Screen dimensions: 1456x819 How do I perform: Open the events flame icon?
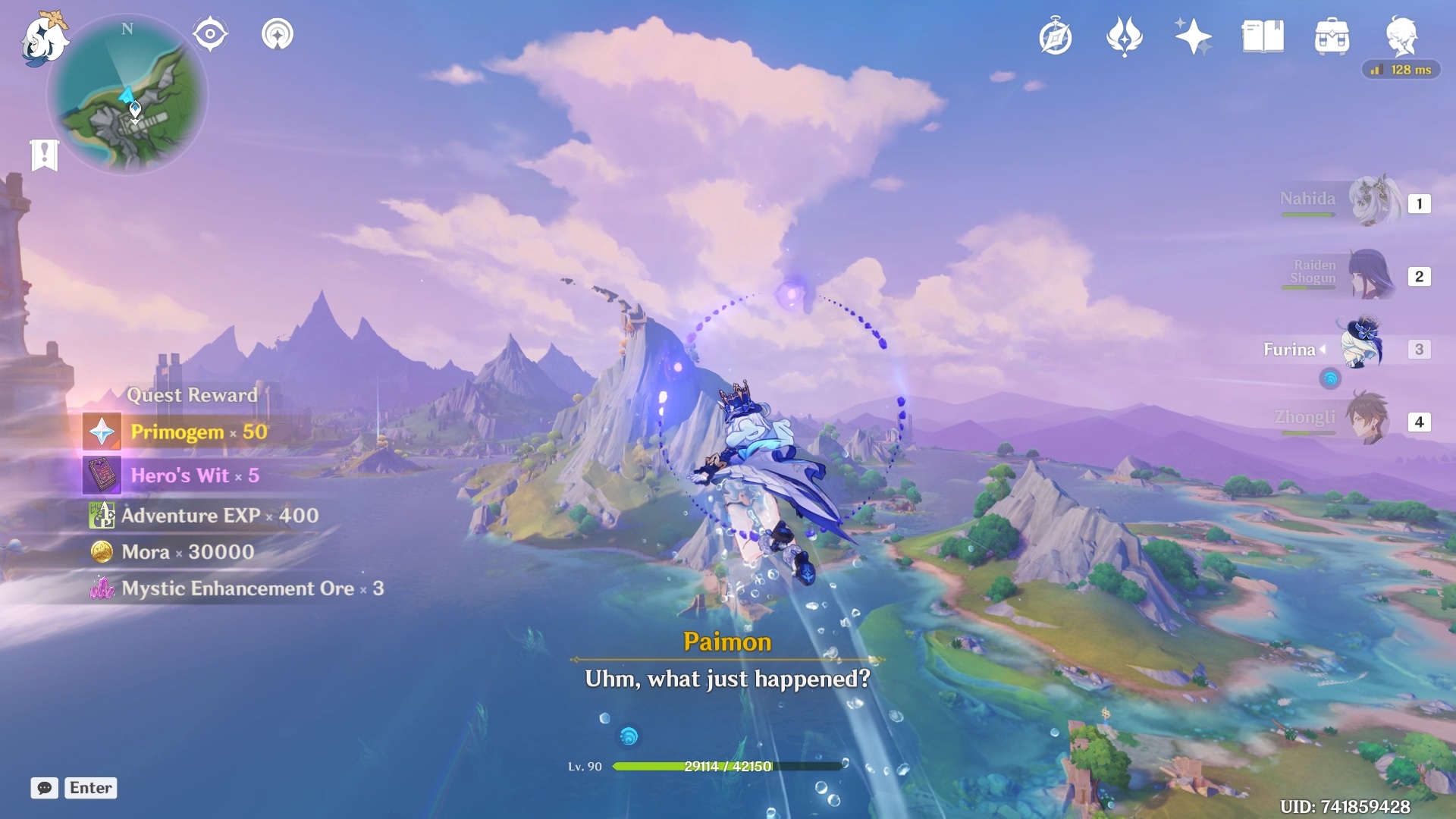(1125, 36)
